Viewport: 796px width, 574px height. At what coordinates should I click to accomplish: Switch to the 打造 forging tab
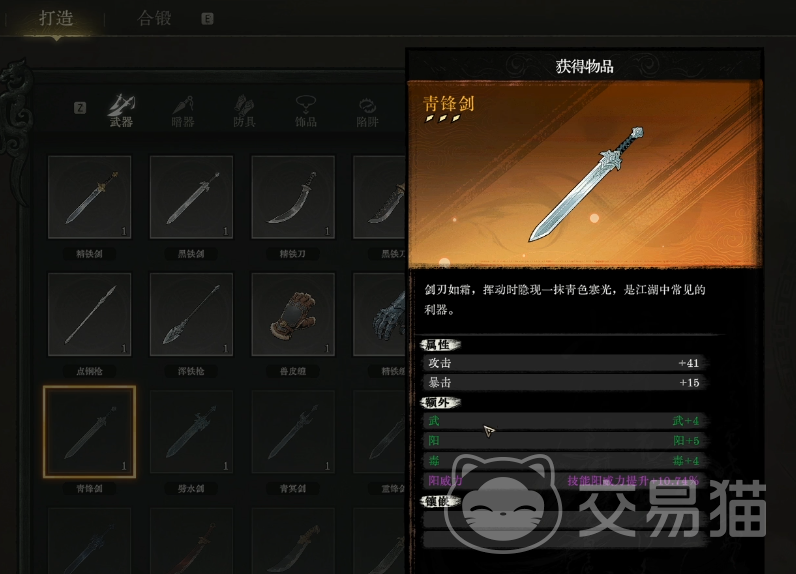[56, 19]
